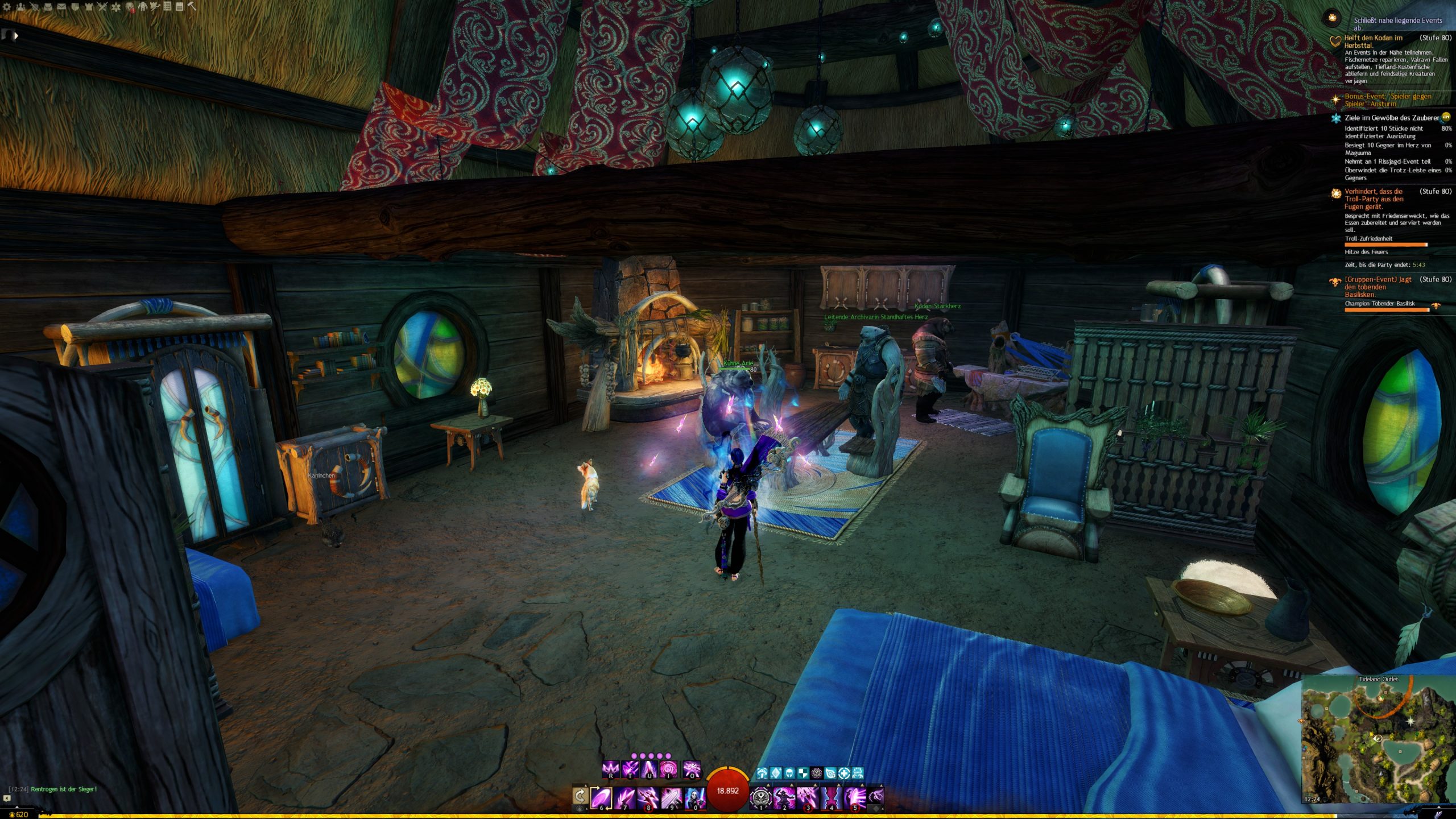The height and width of the screenshot is (819, 1456).
Task: Click the minimap of Tideland Outlet
Action: tap(1378, 739)
